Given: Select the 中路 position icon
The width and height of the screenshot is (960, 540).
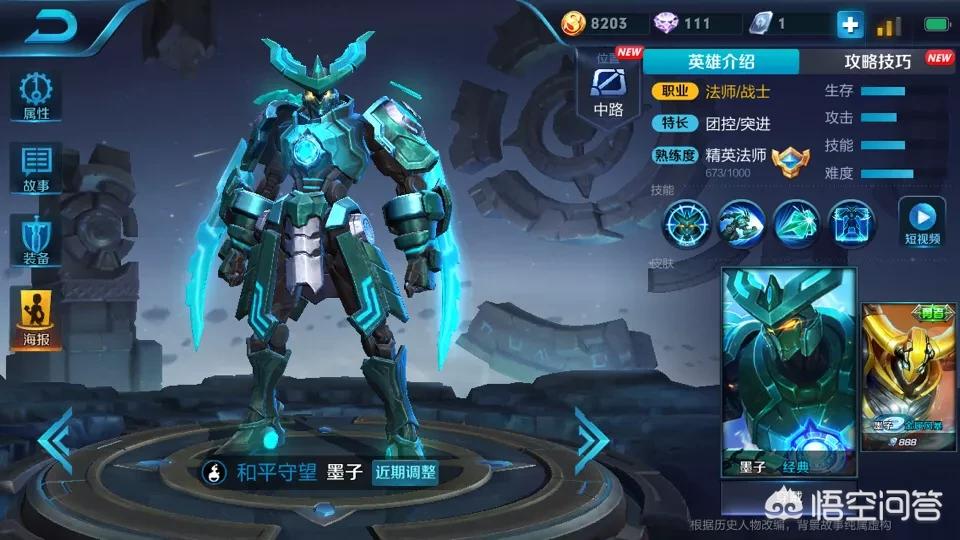Looking at the screenshot, I should click(608, 88).
